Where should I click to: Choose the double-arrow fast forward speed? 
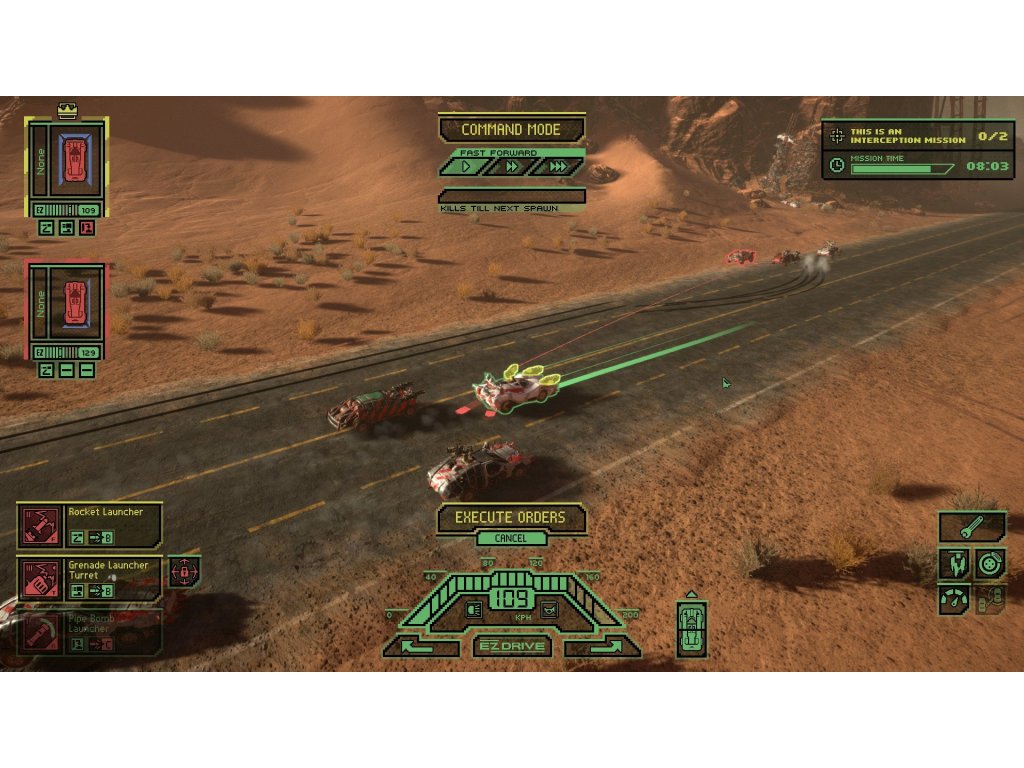pos(512,167)
